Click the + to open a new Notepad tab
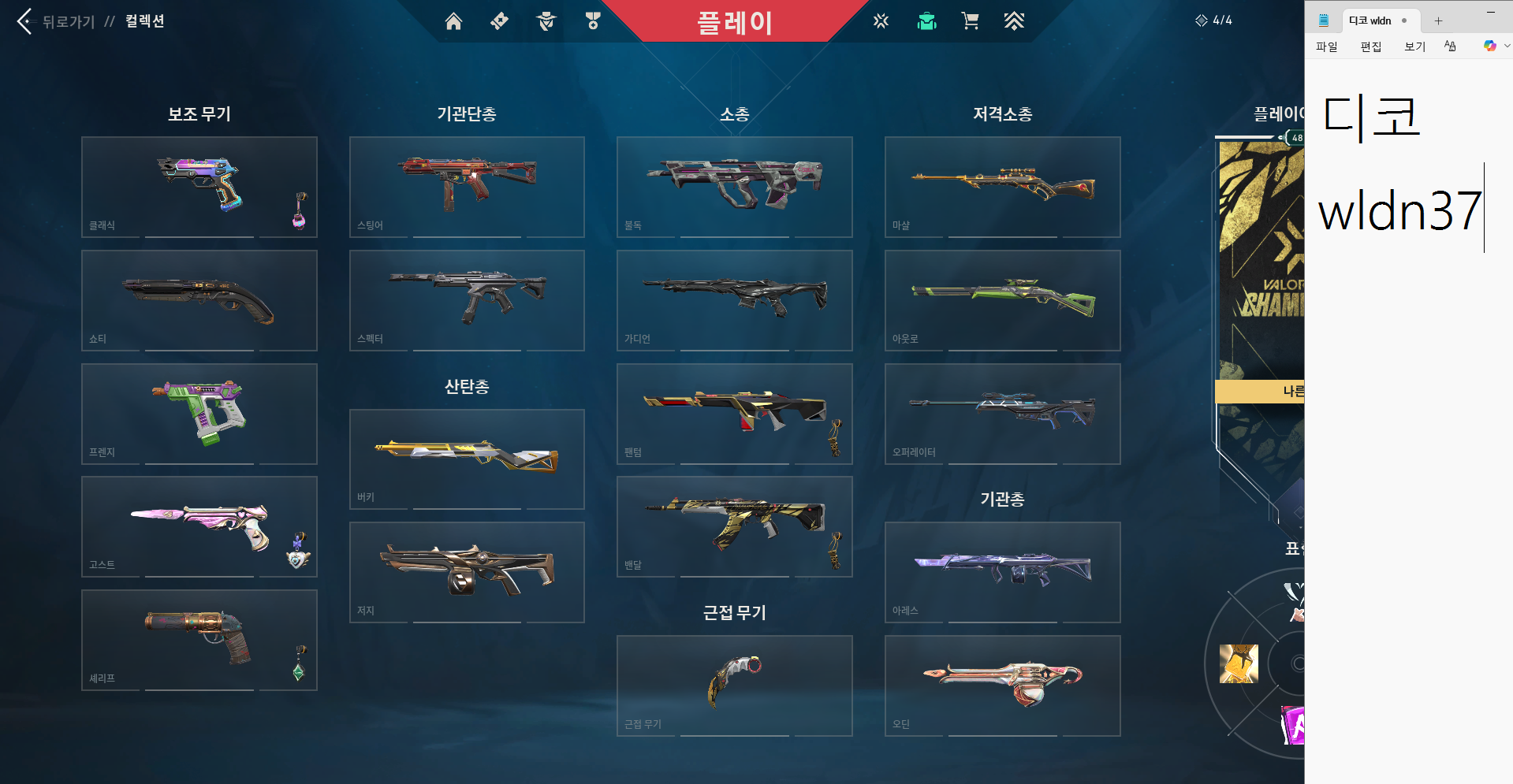The height and width of the screenshot is (784, 1513). tap(1438, 20)
